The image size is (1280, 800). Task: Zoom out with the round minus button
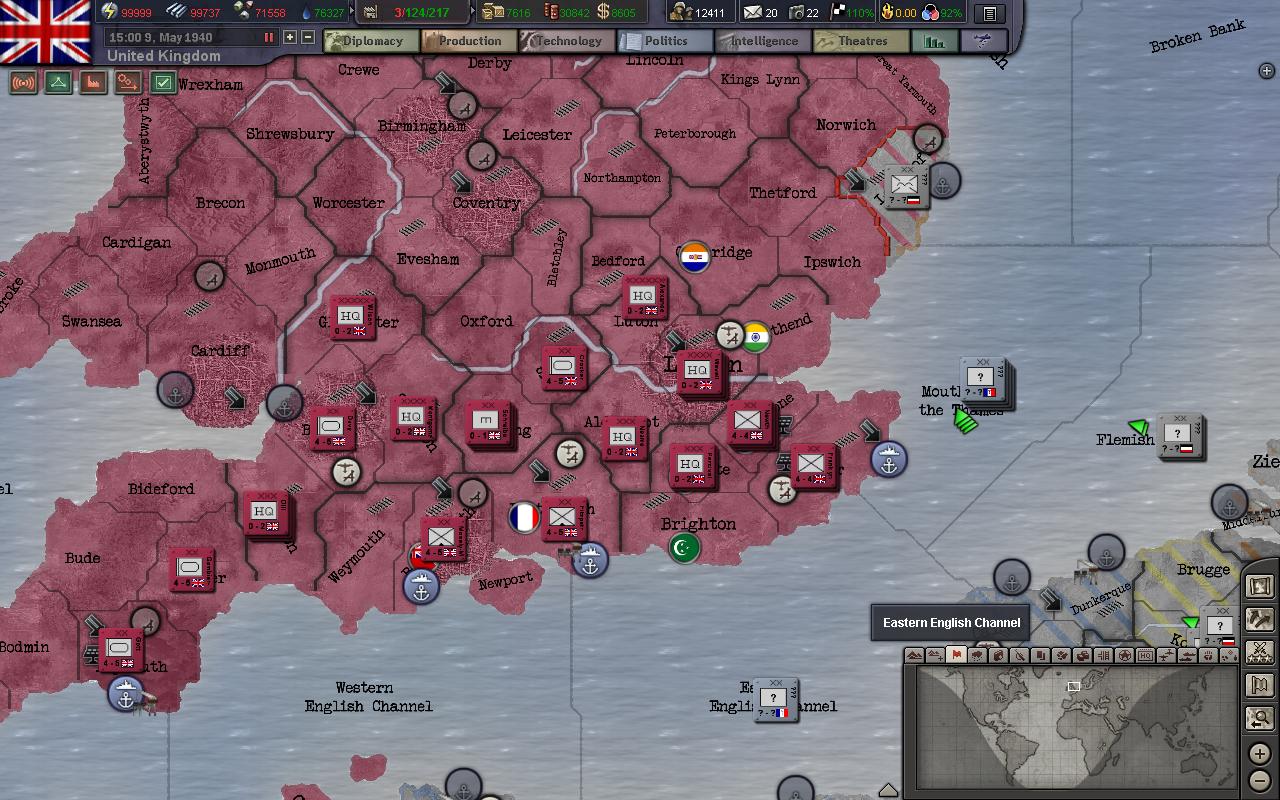(x=1259, y=780)
